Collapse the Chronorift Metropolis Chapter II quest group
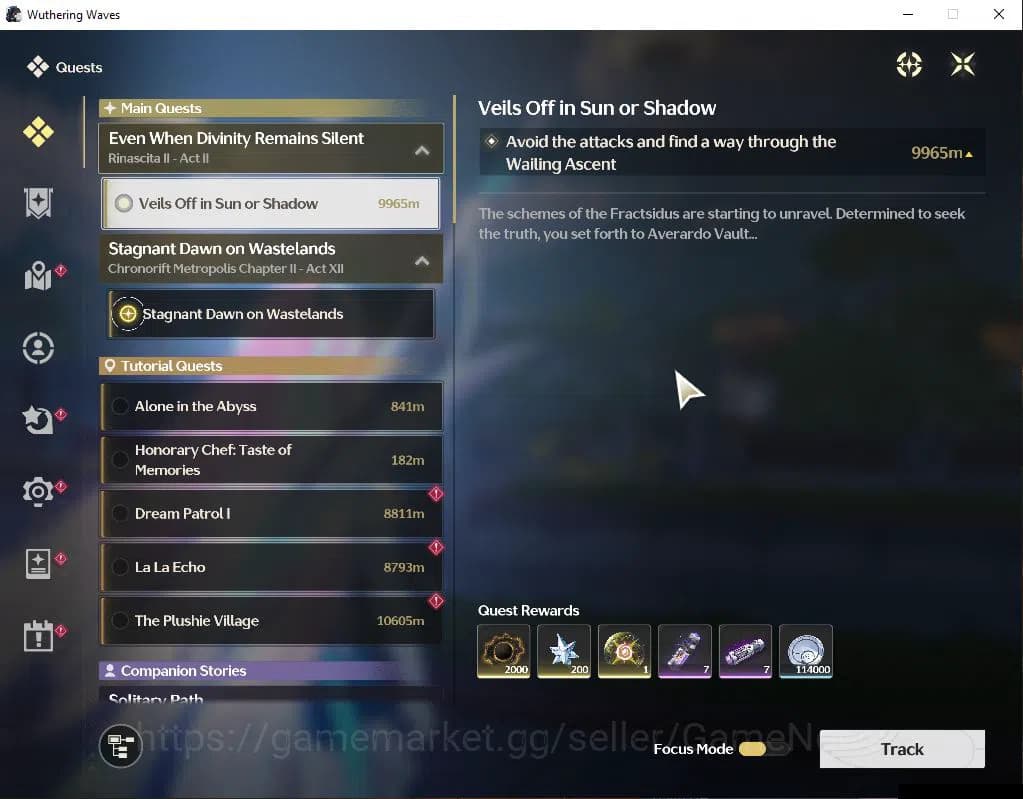 click(x=422, y=260)
